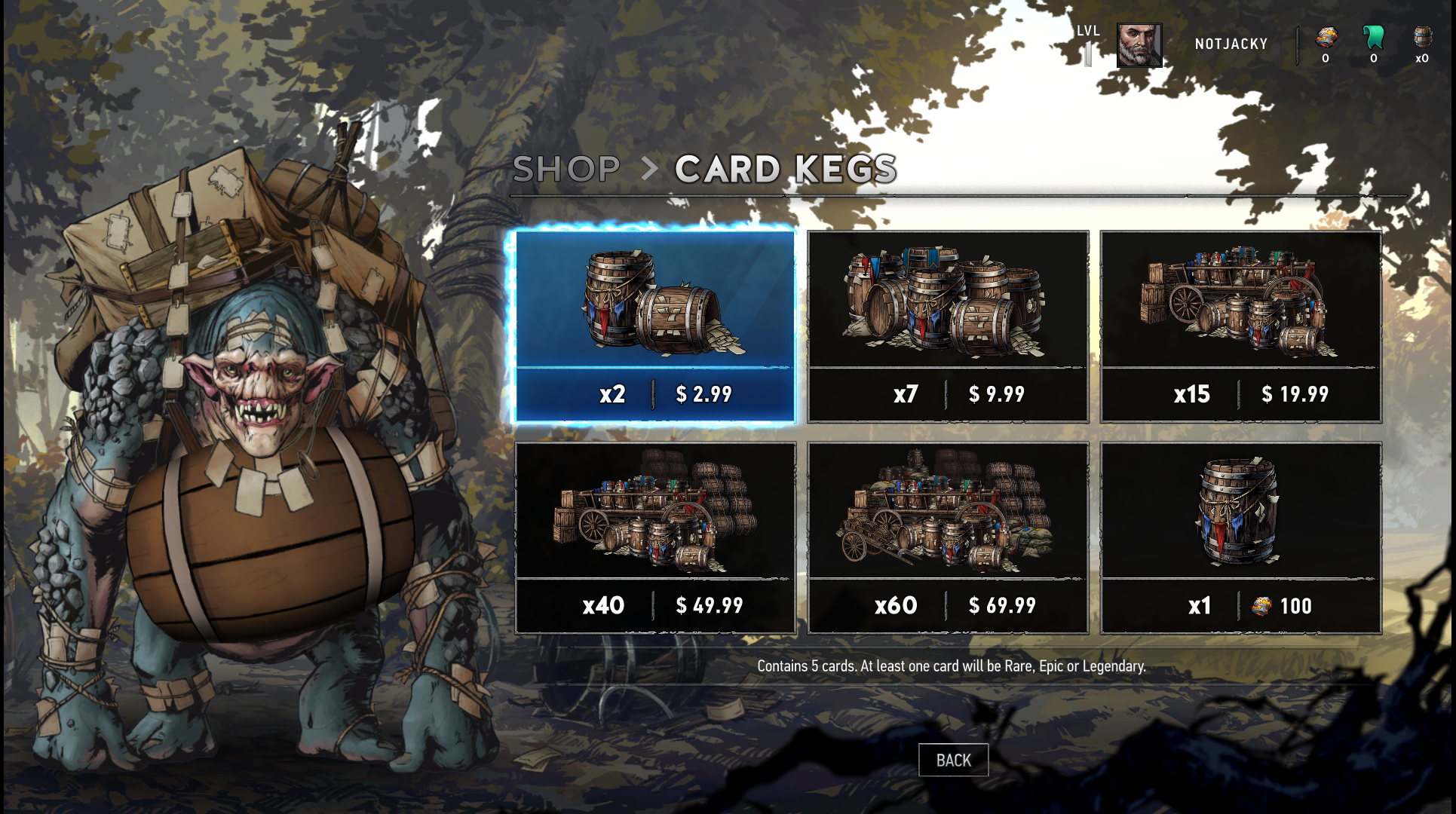Screen dimensions: 1456x814
Task: Click the NOTJACKY player name
Action: [1231, 44]
